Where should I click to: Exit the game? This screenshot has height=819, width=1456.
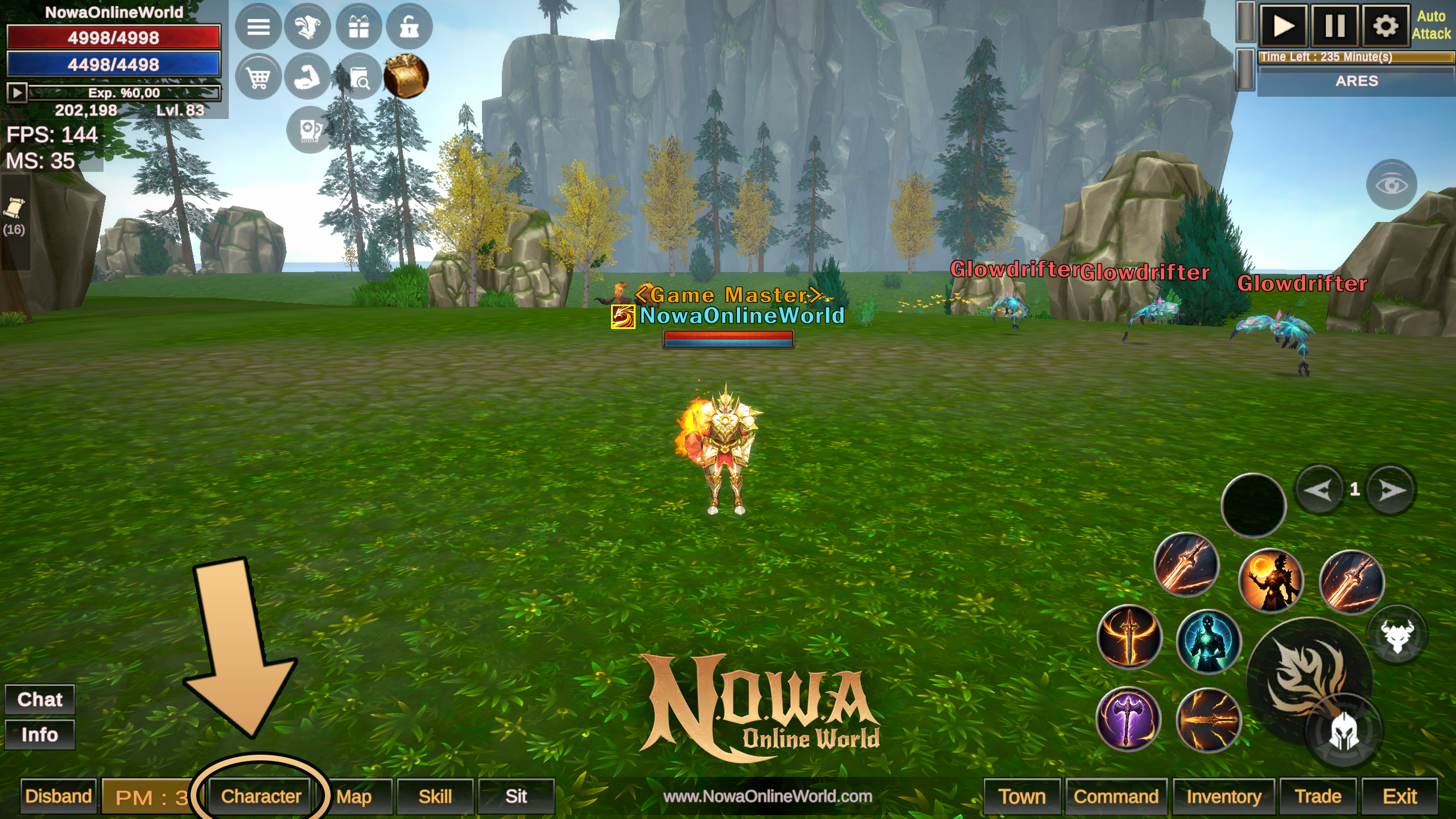point(1400,796)
